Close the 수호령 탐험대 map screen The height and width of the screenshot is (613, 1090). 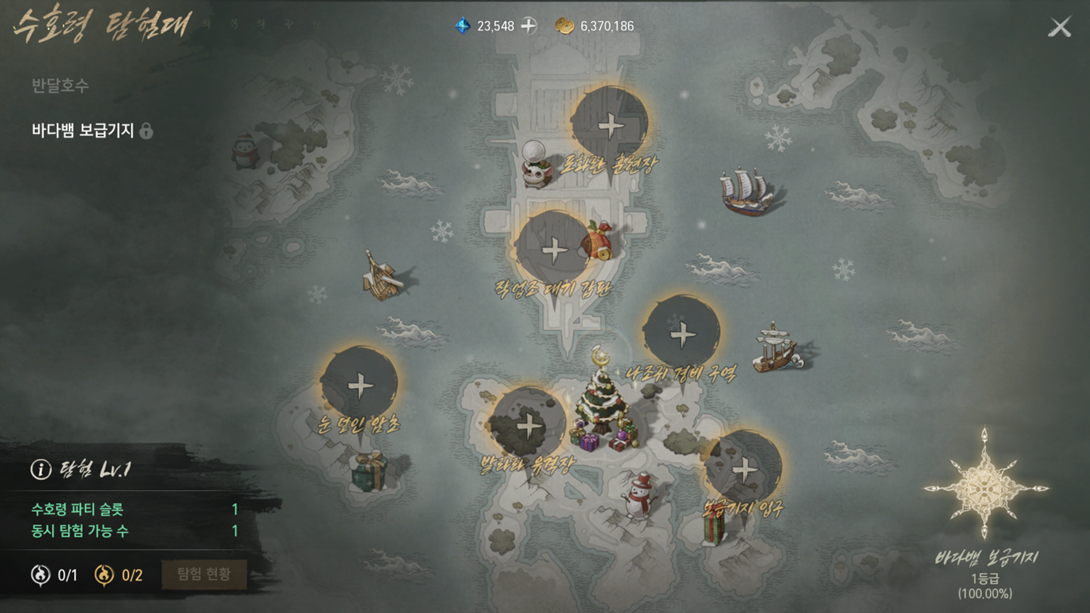tap(1059, 27)
